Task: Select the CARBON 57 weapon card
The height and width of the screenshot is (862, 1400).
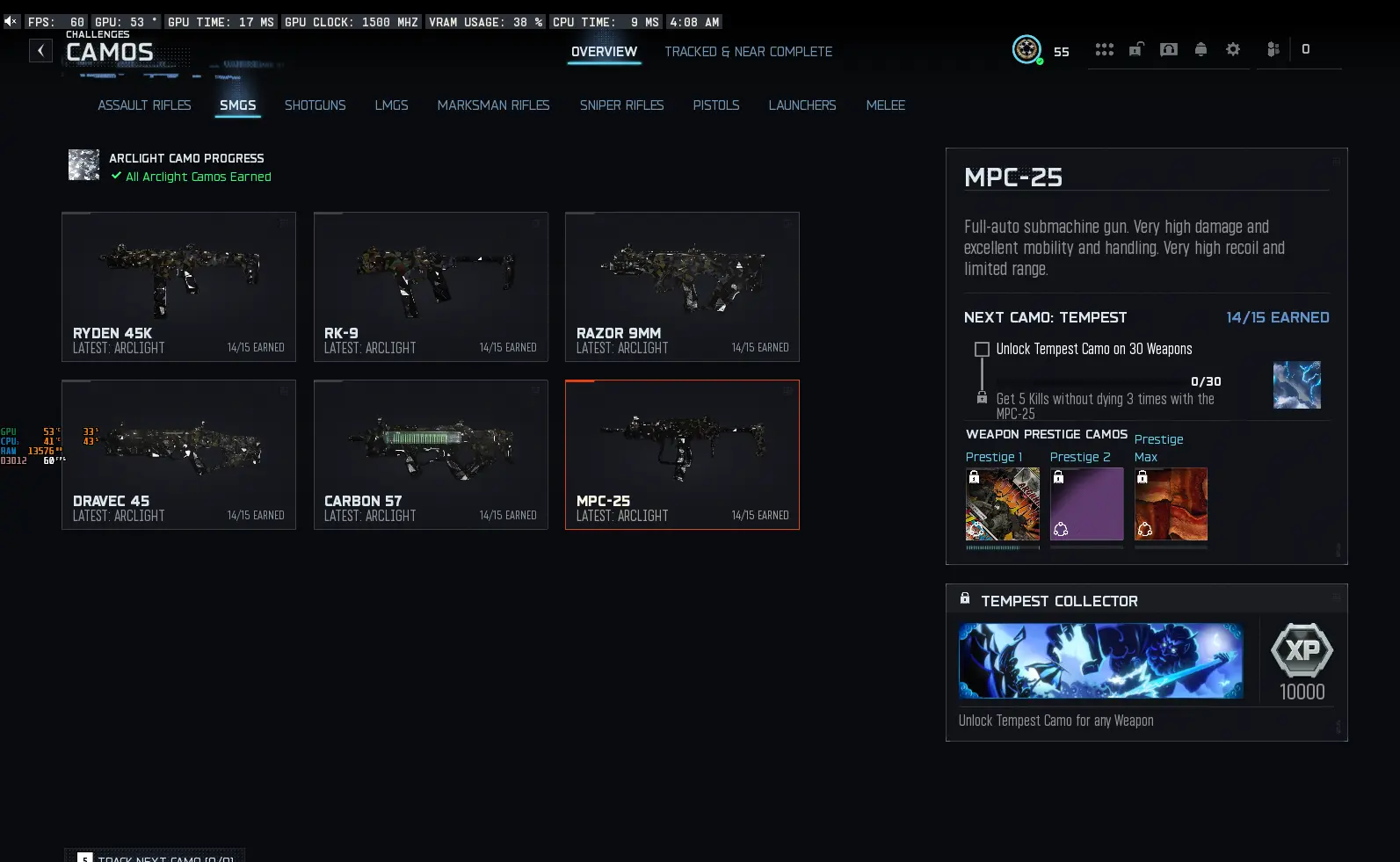Action: (431, 454)
